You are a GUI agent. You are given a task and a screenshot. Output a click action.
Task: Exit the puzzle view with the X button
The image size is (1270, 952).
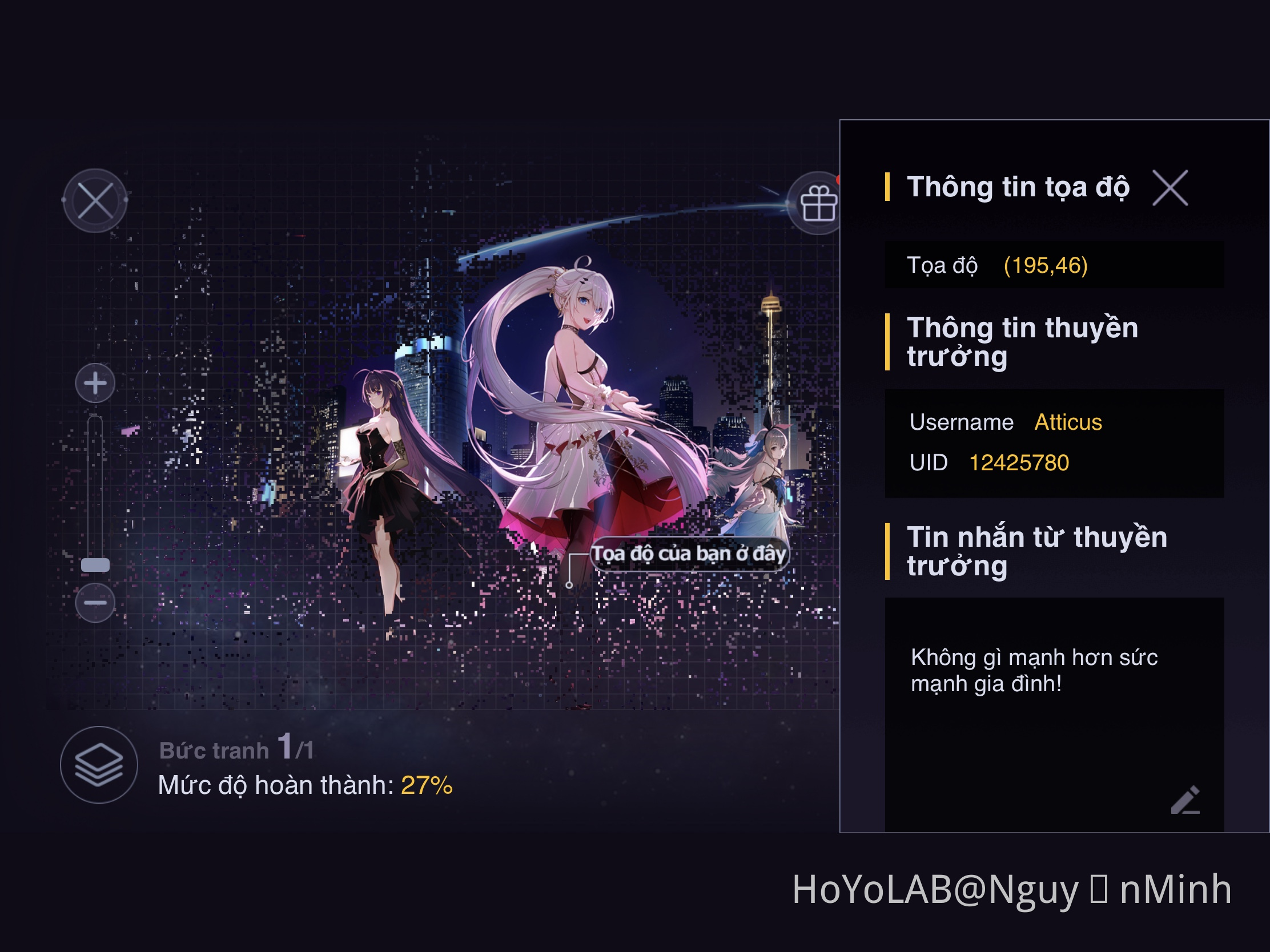(x=95, y=200)
